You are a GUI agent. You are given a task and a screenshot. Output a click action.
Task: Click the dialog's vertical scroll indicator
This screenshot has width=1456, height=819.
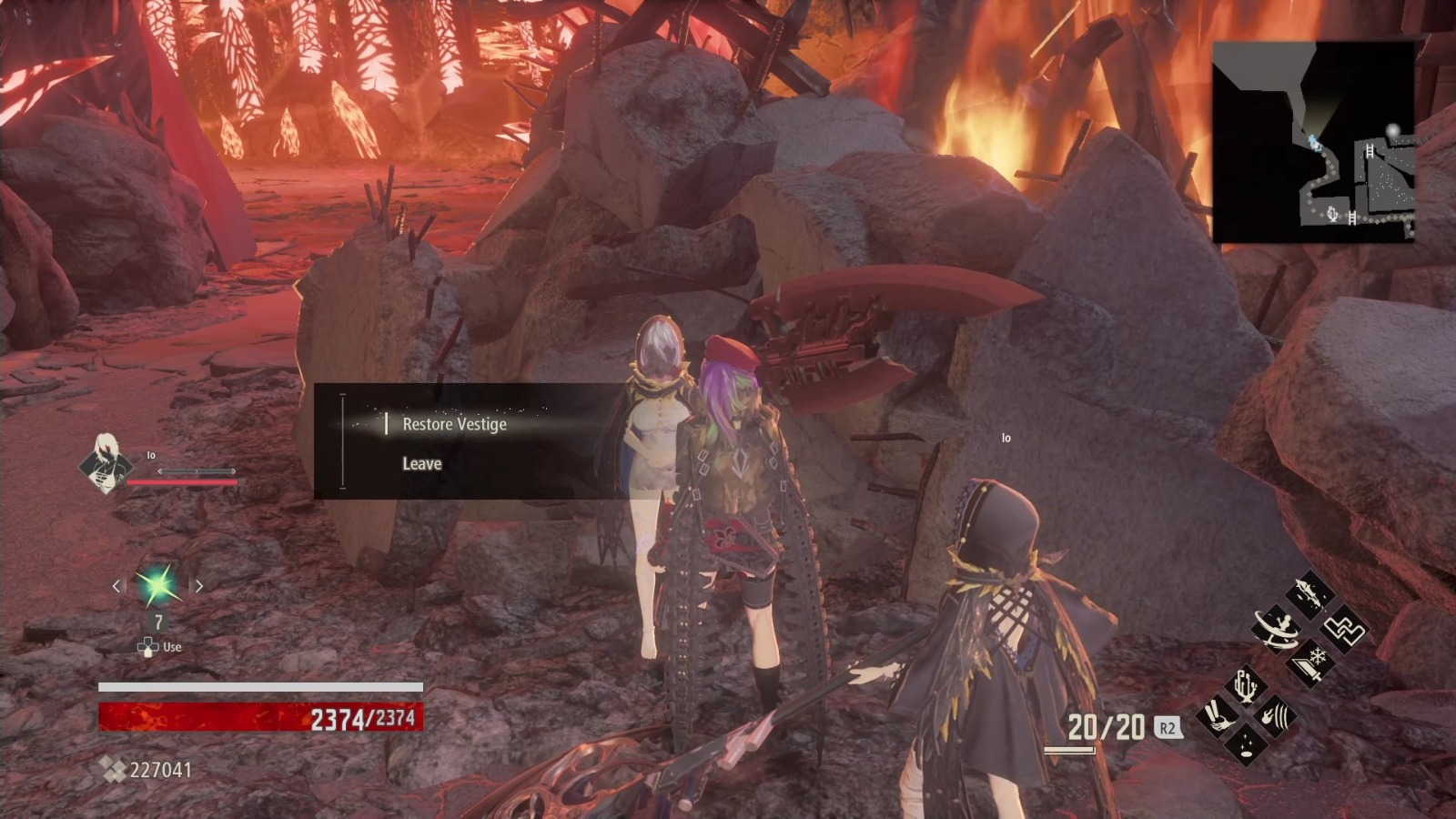click(341, 443)
